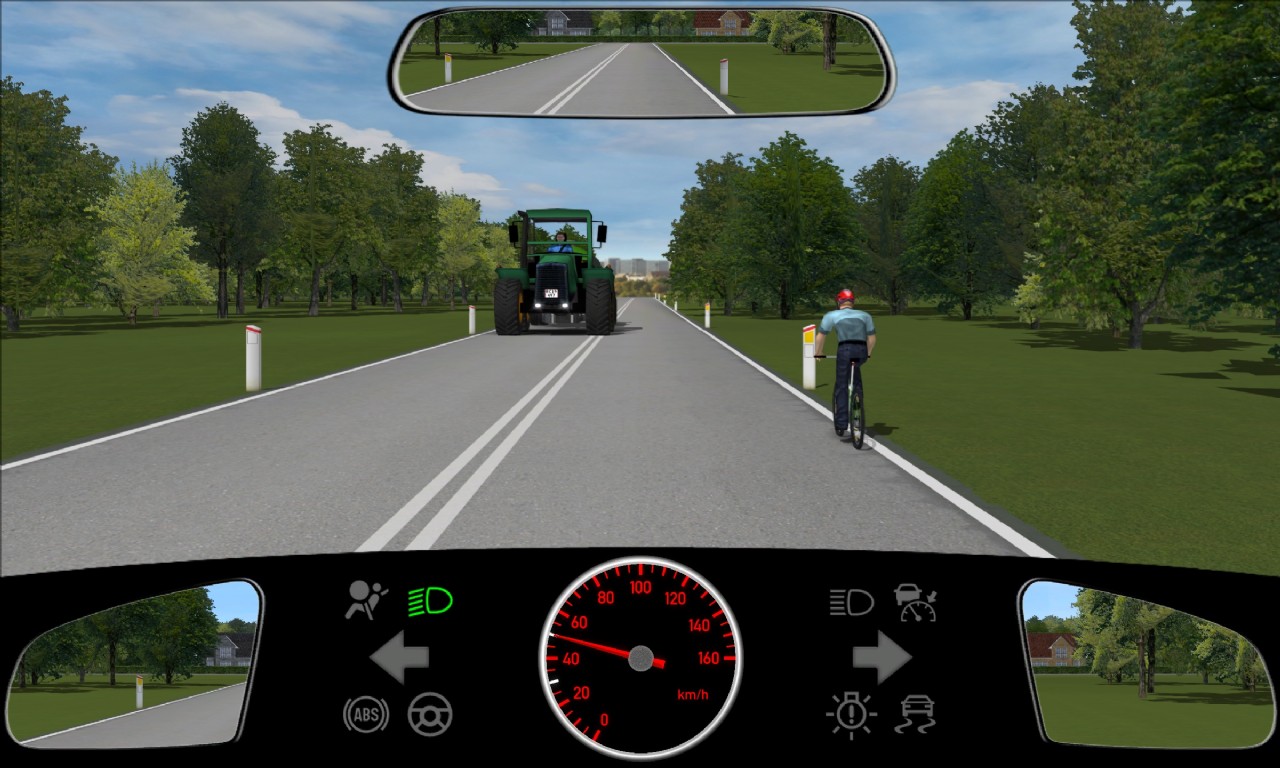Select the ABS indicator icon
Screen dimensions: 1280x768
366,714
